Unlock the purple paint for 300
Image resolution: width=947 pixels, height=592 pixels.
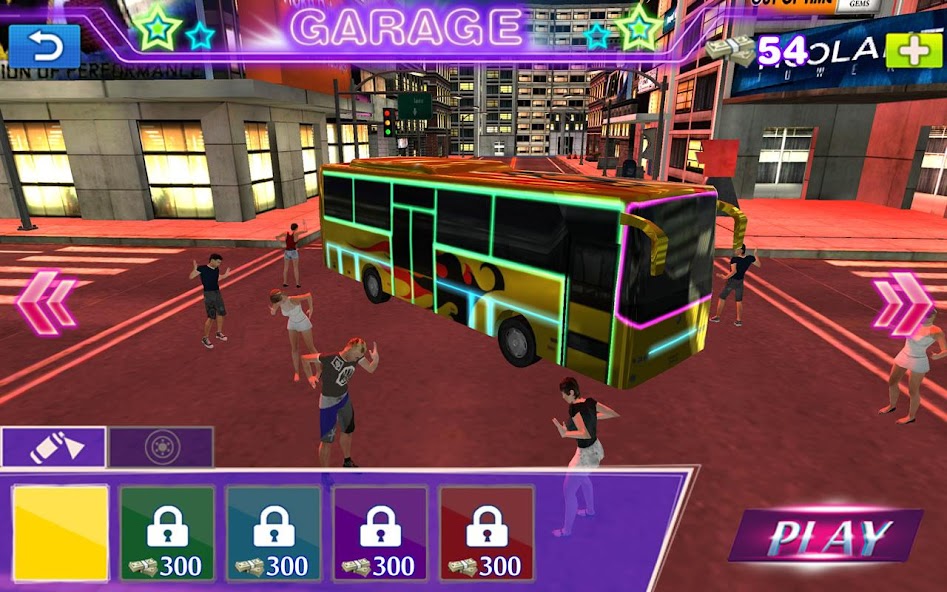380,533
